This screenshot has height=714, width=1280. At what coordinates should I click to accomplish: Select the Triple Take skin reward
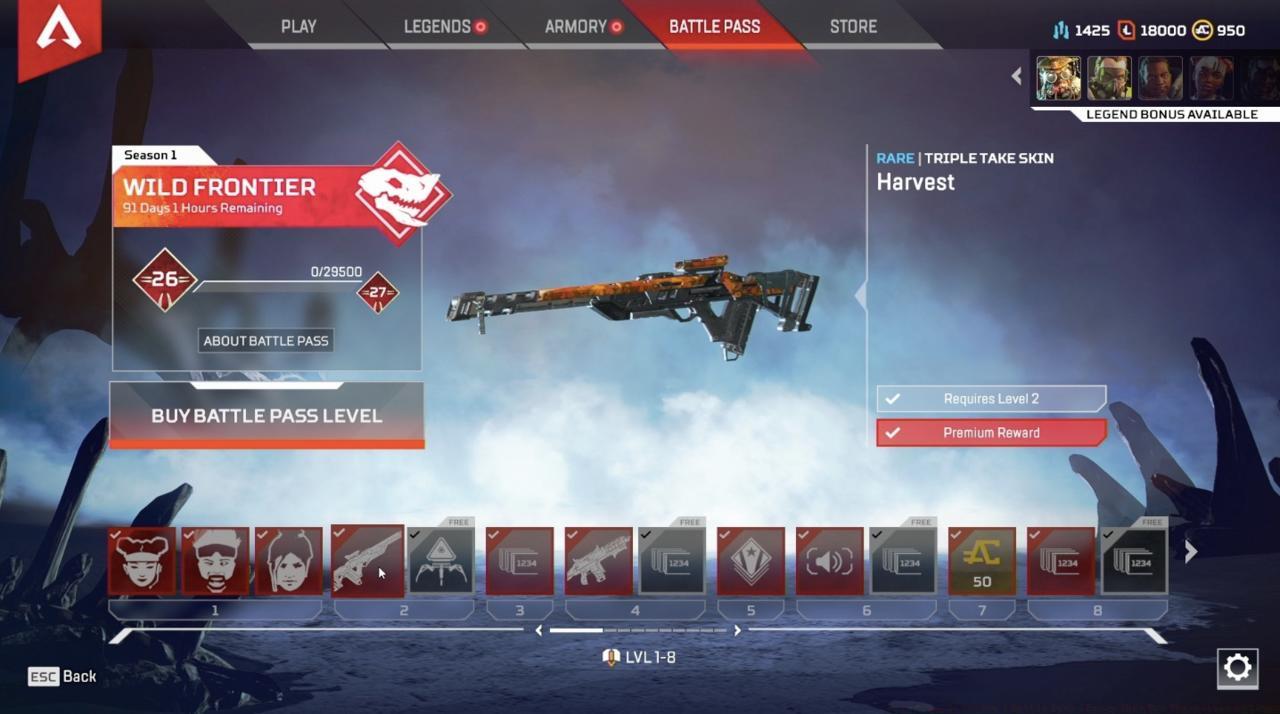(x=367, y=561)
